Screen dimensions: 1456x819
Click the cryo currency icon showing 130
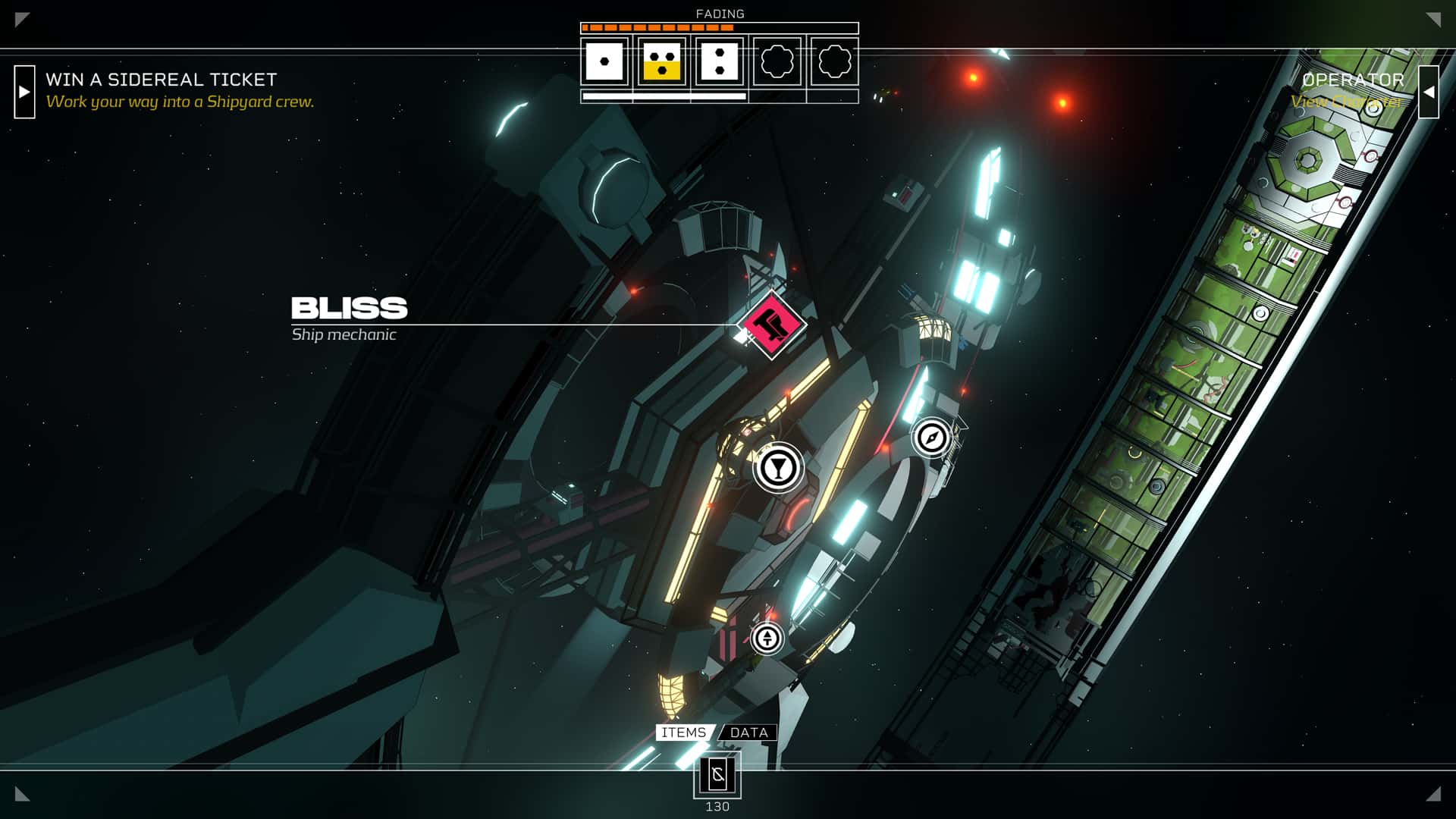coord(717,775)
